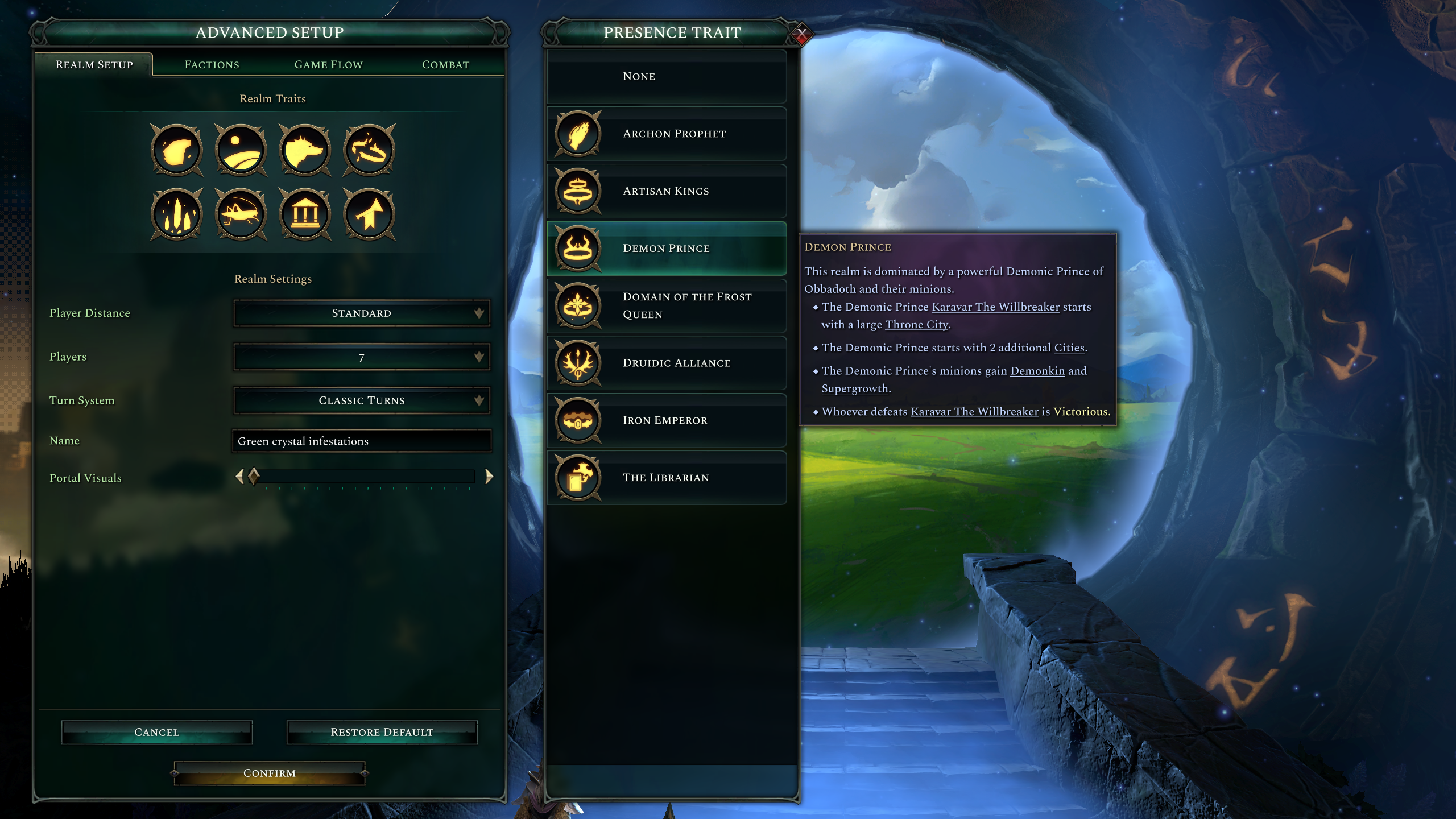1456x819 pixels.
Task: Select the grasshopper realm trait icon
Action: tap(241, 215)
